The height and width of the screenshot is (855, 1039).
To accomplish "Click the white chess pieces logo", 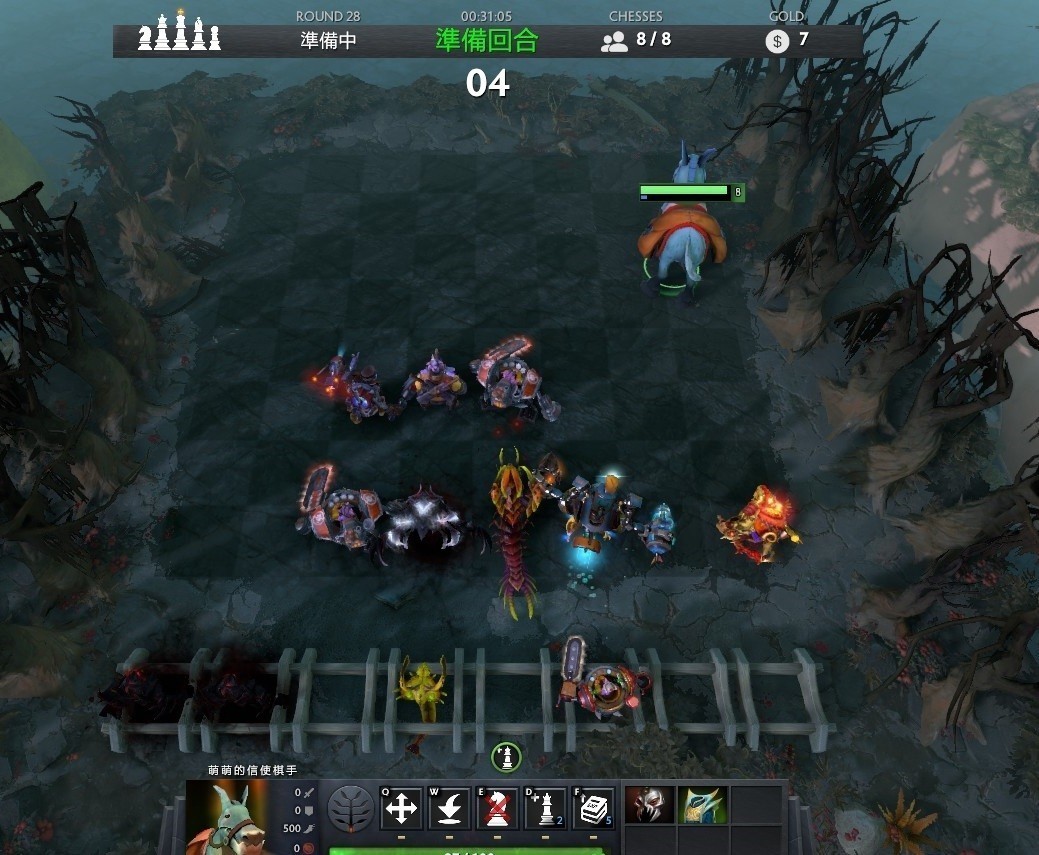I will pyautogui.click(x=179, y=33).
